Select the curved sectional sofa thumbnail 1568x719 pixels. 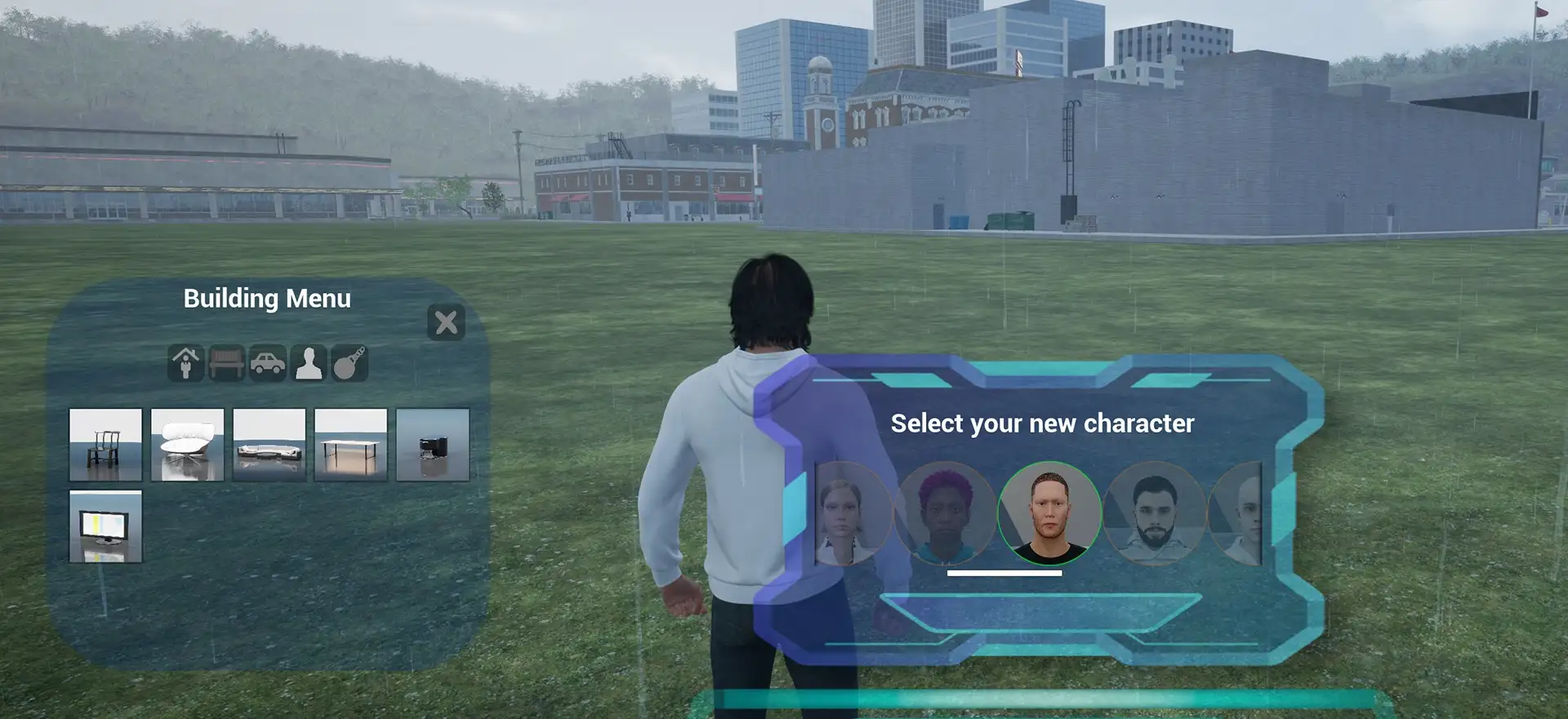pos(269,445)
